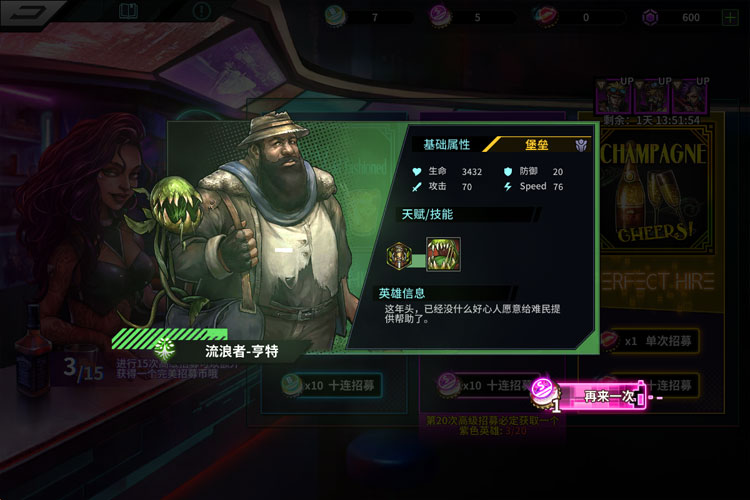The image size is (750, 500).
Task: Select the carnivorous plant skill icon
Action: coord(443,254)
